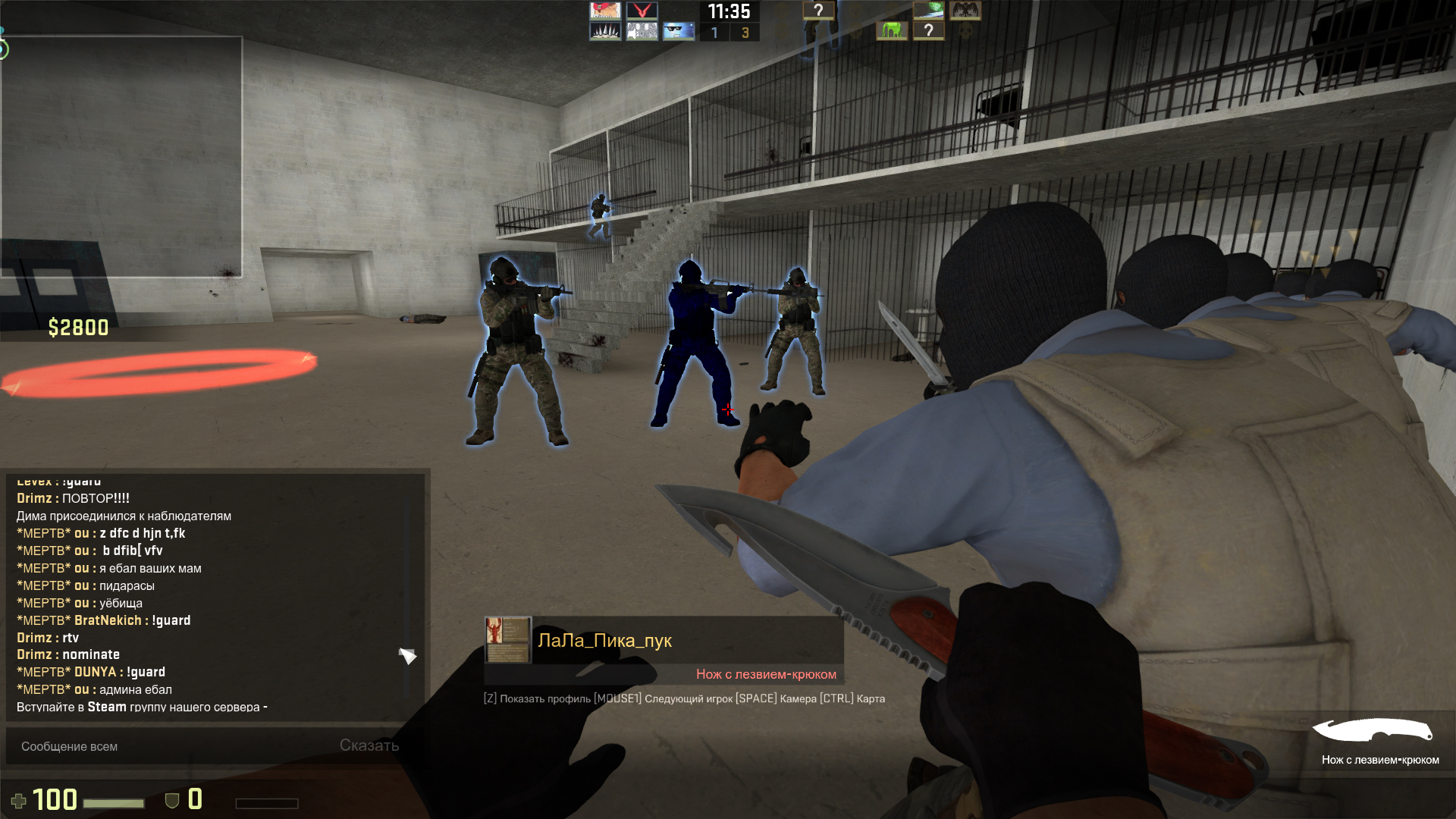Send the message with the Сказать button
Image resolution: width=1456 pixels, height=819 pixels.
[369, 745]
